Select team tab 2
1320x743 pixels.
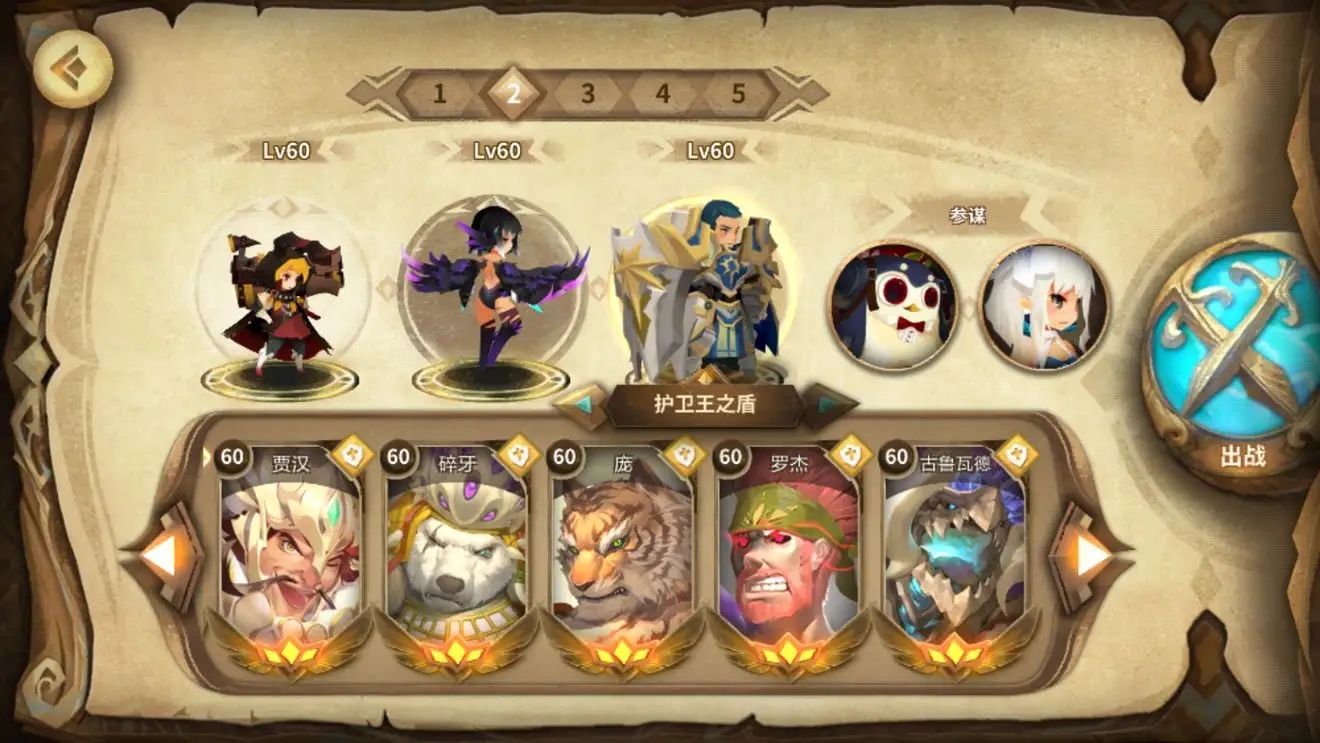point(514,94)
